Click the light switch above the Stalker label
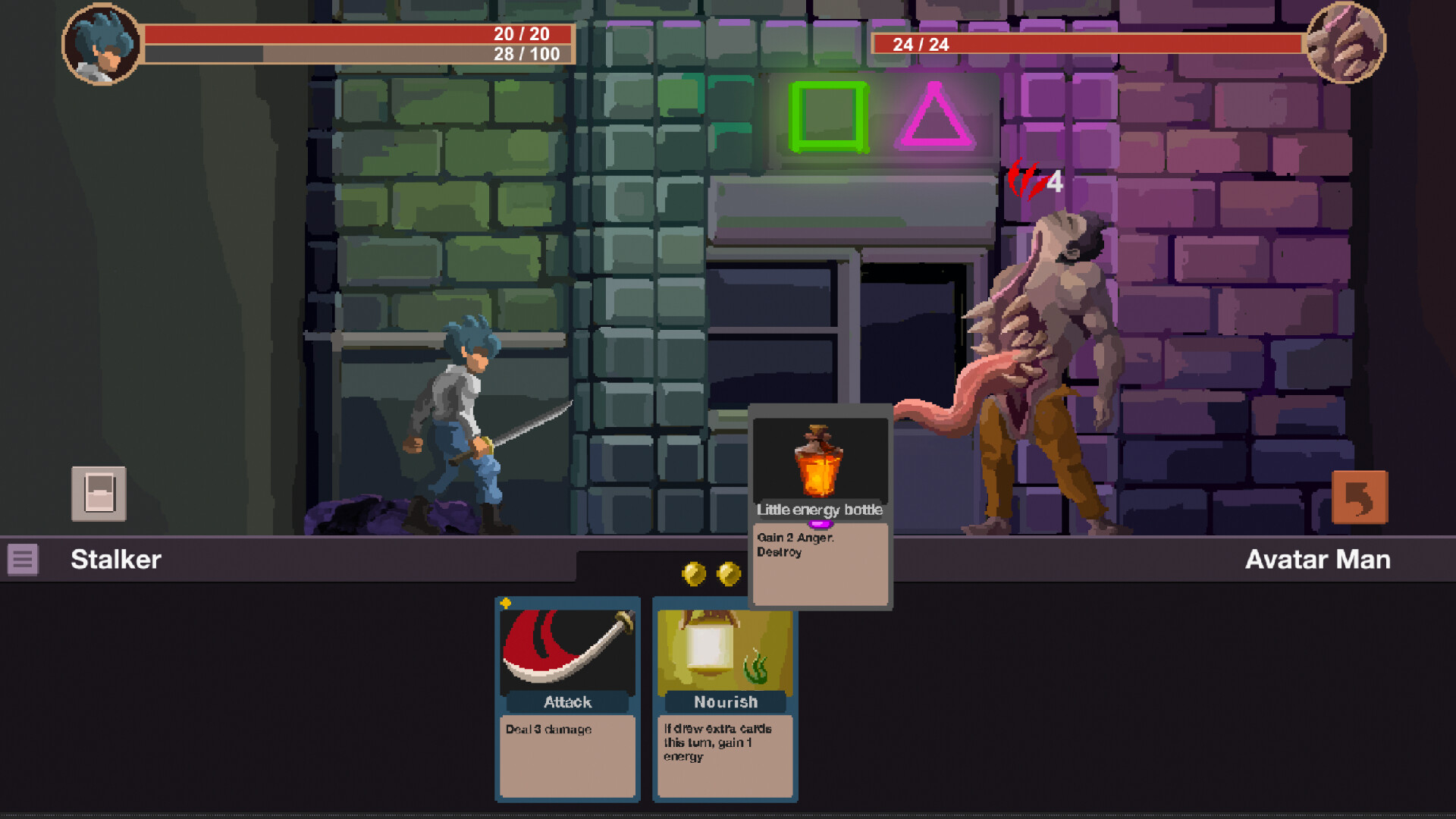This screenshot has height=819, width=1456. (x=99, y=494)
